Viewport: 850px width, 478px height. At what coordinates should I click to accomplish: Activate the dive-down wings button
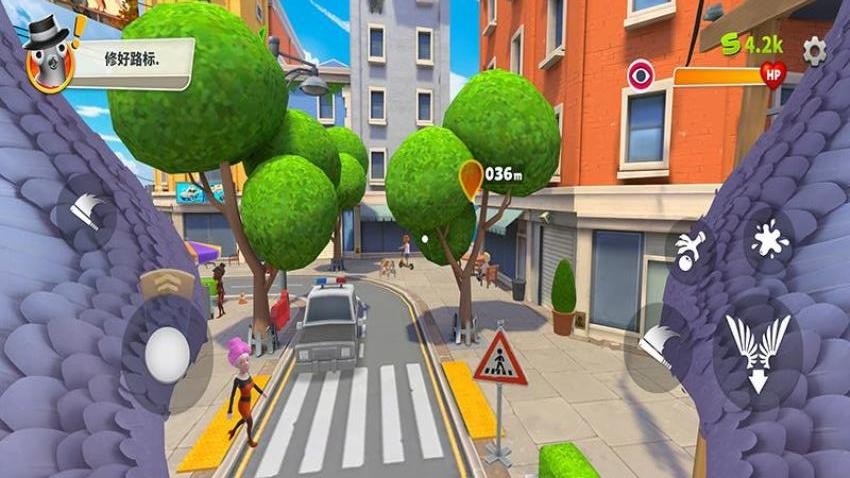point(756,352)
